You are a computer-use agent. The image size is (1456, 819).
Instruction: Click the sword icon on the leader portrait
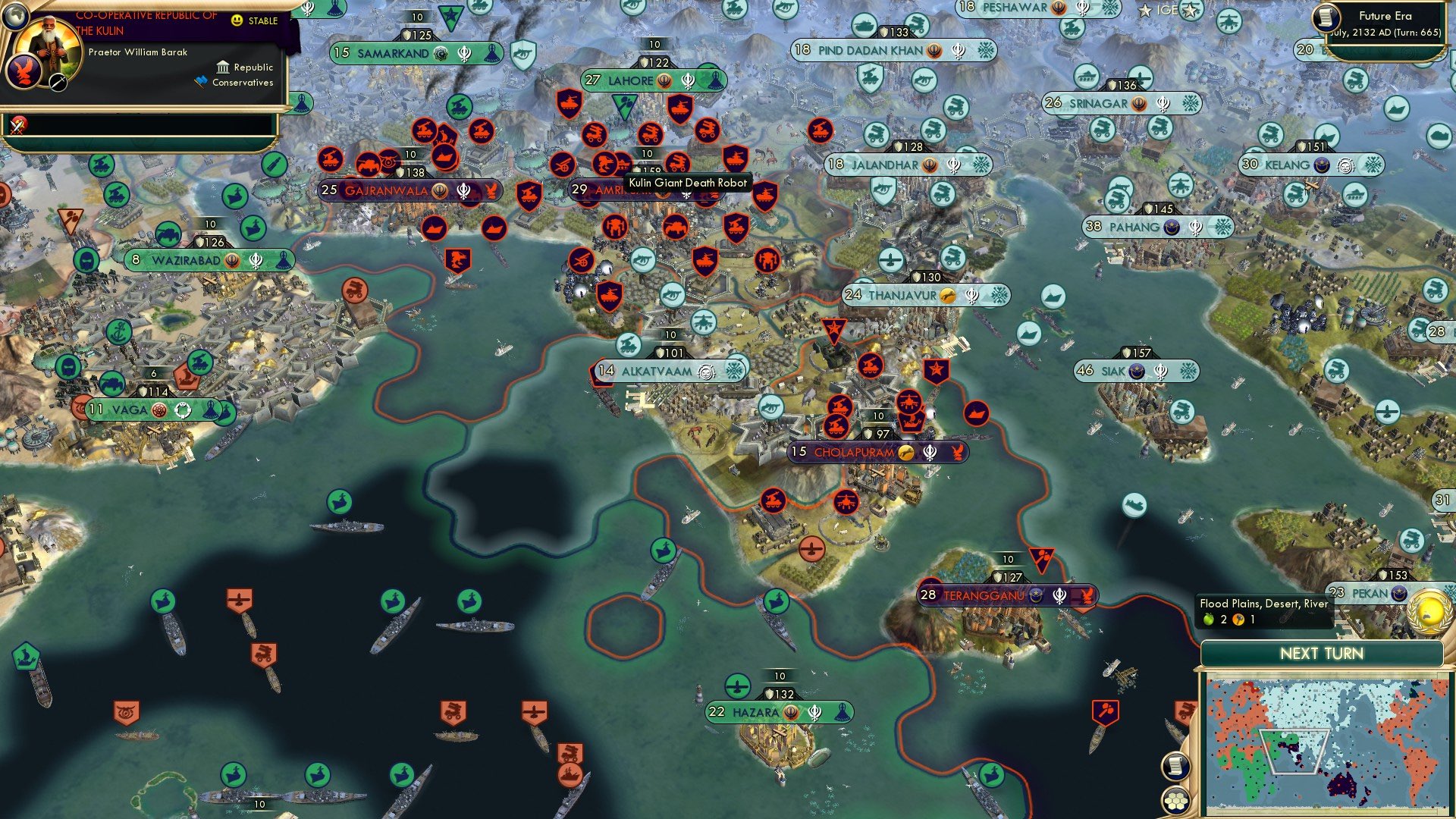pos(56,82)
